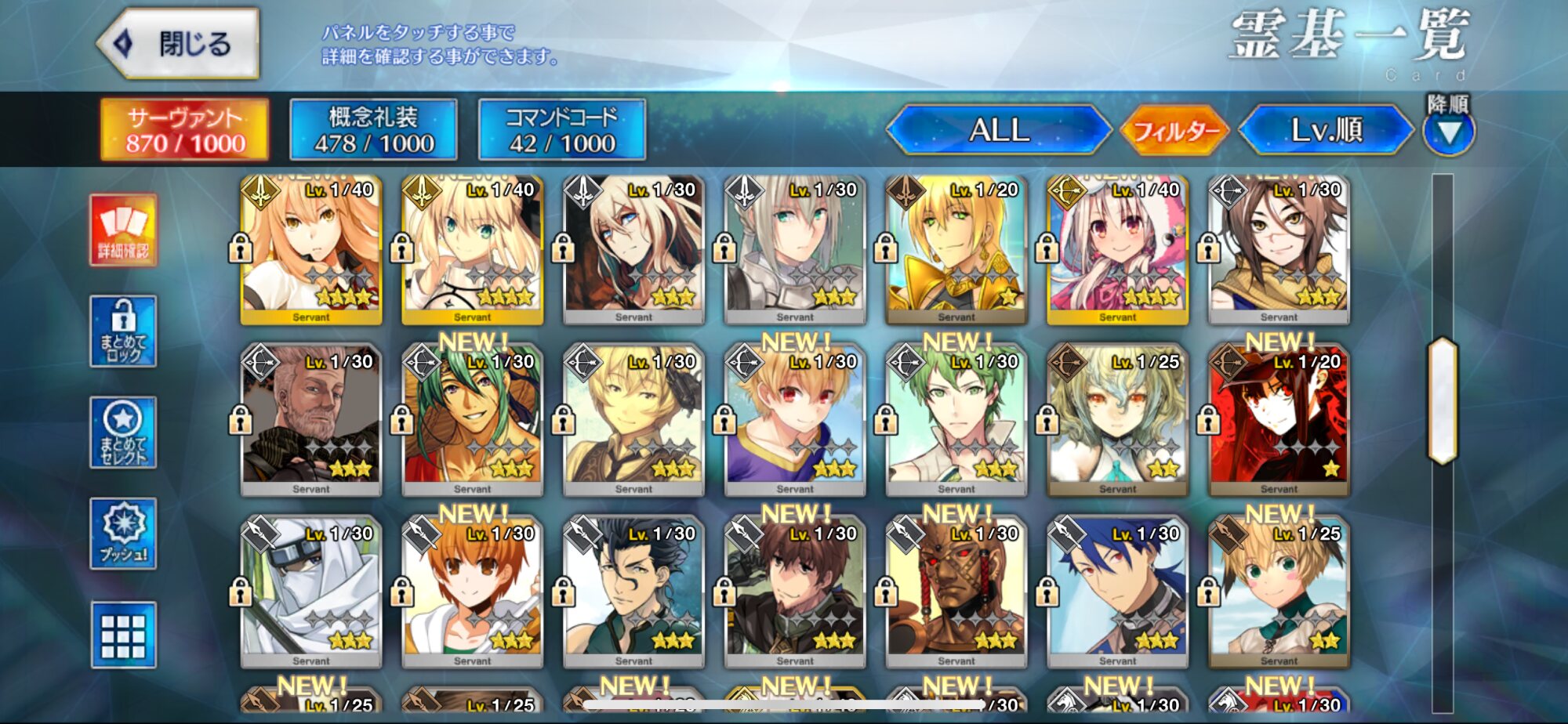Close the card list with 閉じる
The image size is (1568, 724).
[x=180, y=44]
